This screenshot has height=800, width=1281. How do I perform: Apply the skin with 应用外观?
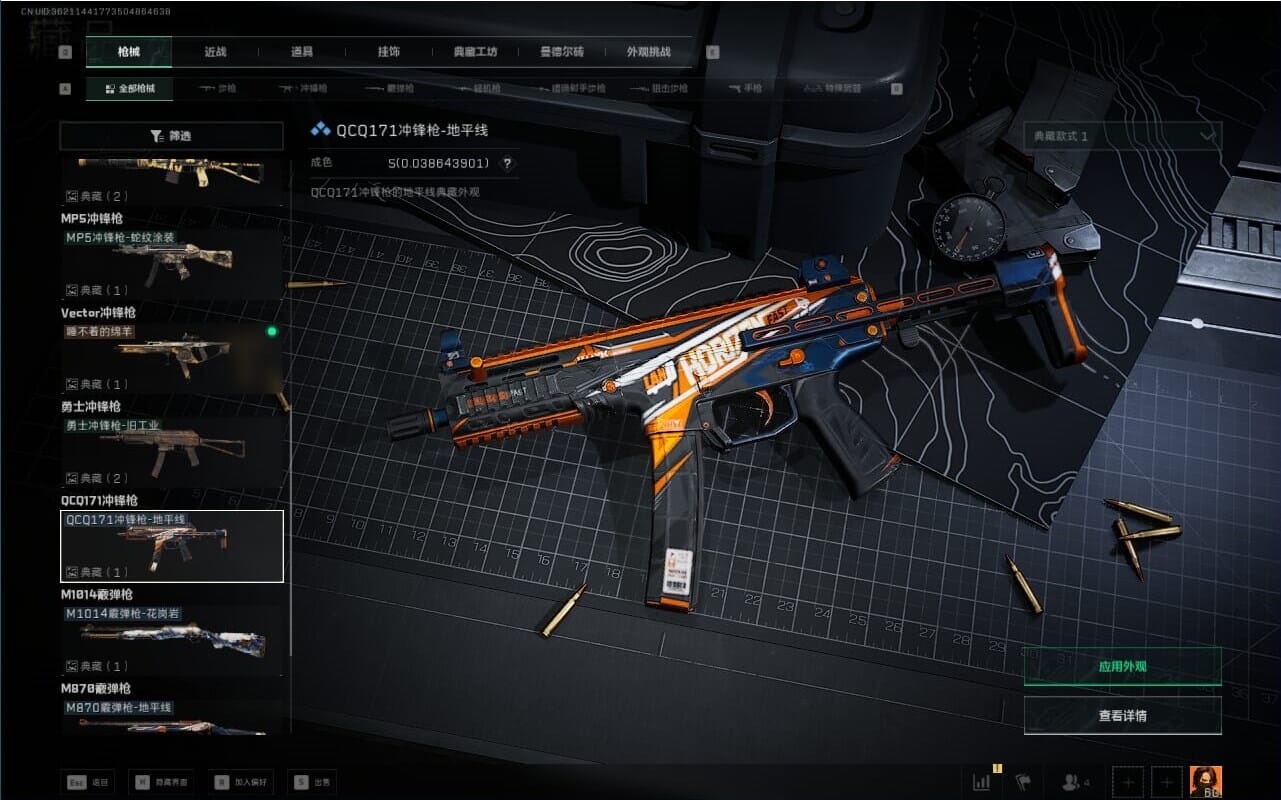click(x=1122, y=666)
